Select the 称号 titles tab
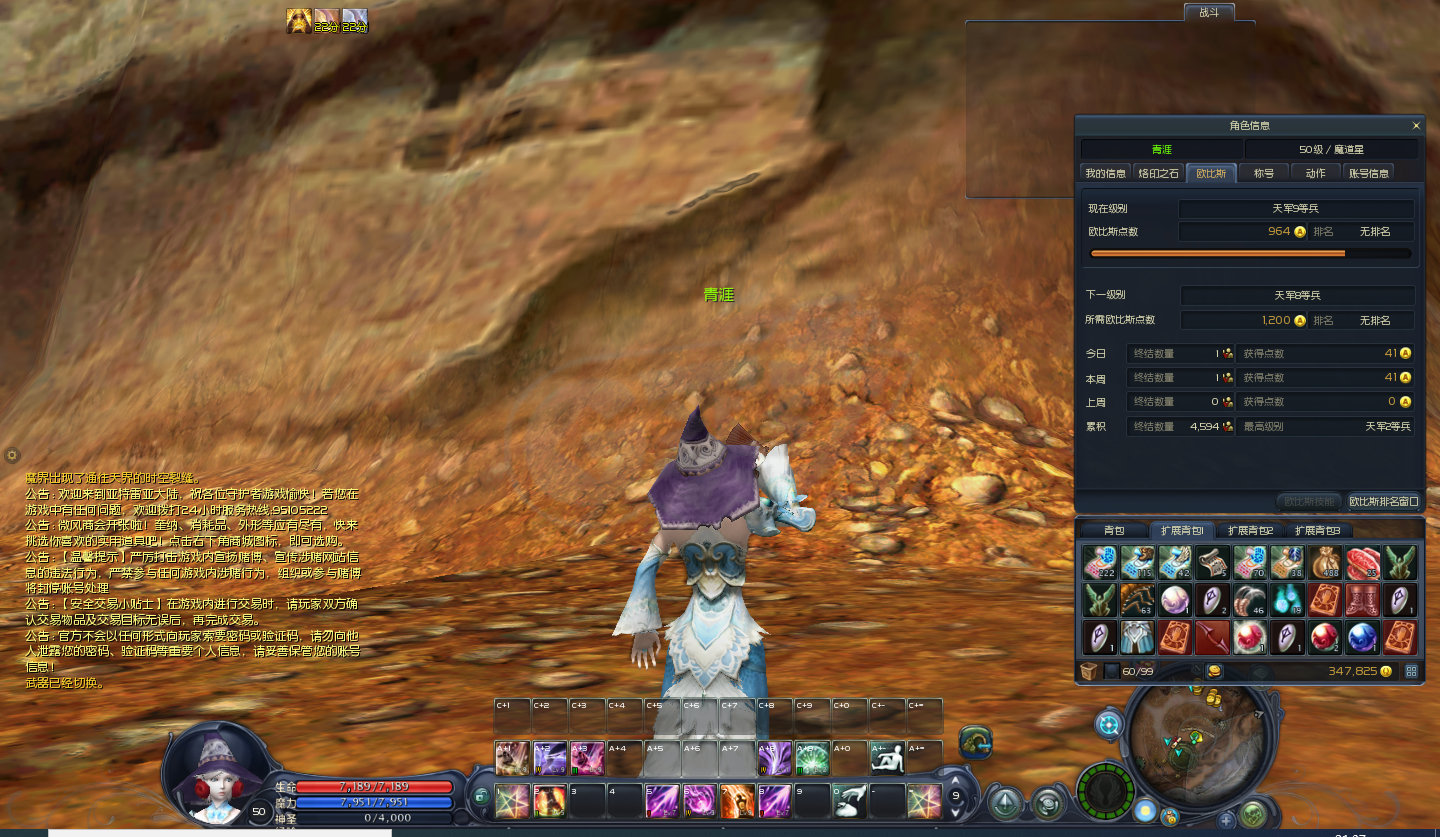This screenshot has height=837, width=1440. point(1264,173)
